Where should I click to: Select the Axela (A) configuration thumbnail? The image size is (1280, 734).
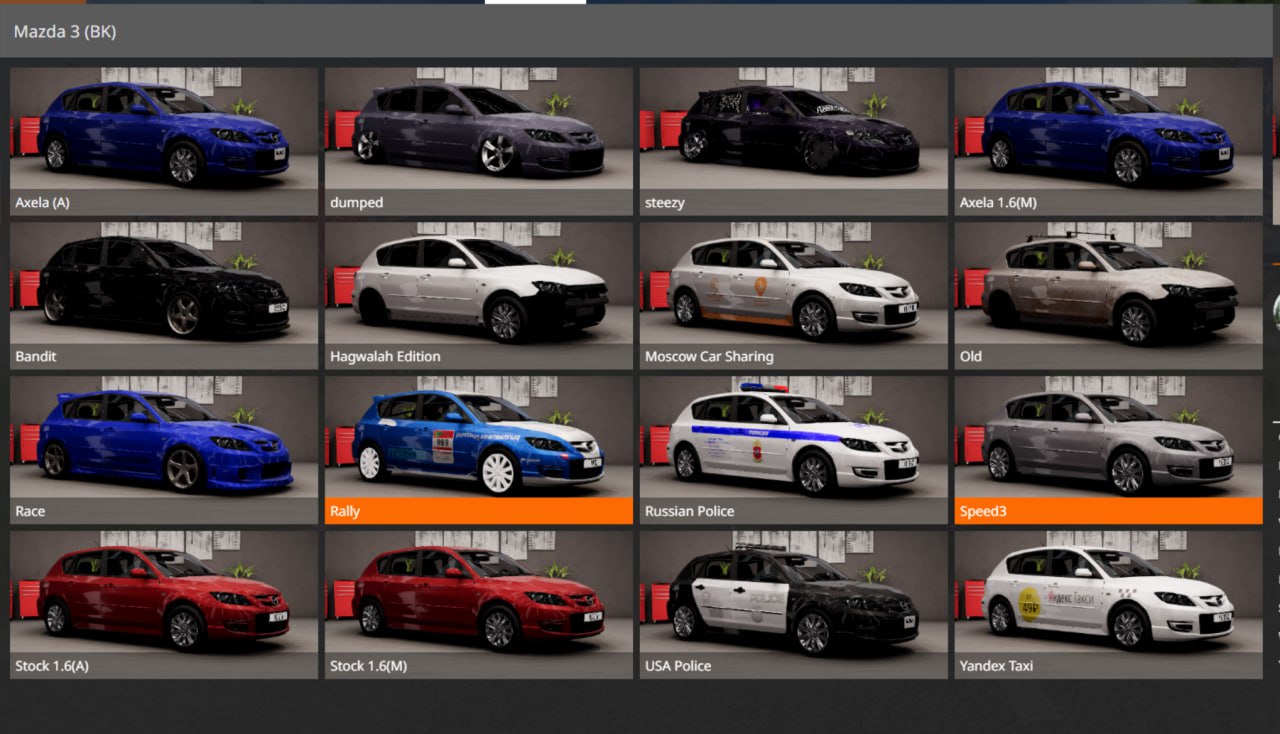[x=163, y=135]
